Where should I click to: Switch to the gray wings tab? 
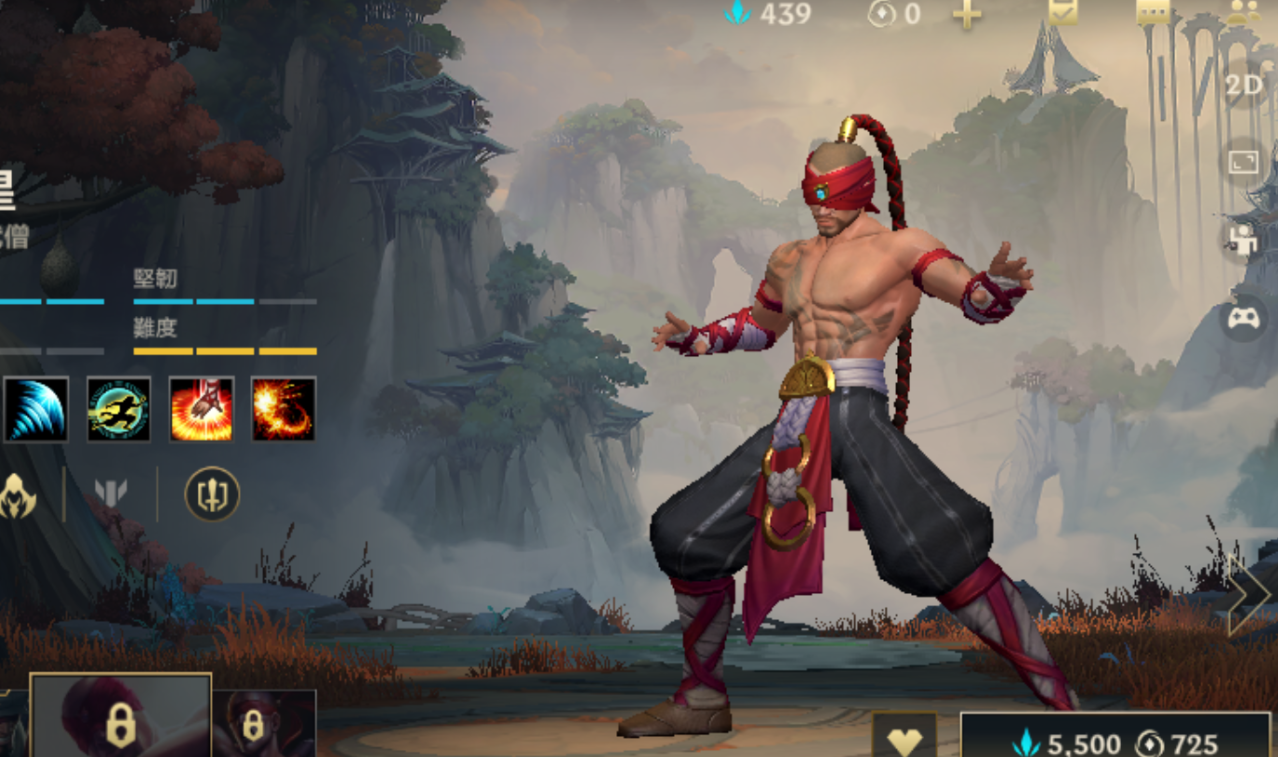click(x=111, y=494)
